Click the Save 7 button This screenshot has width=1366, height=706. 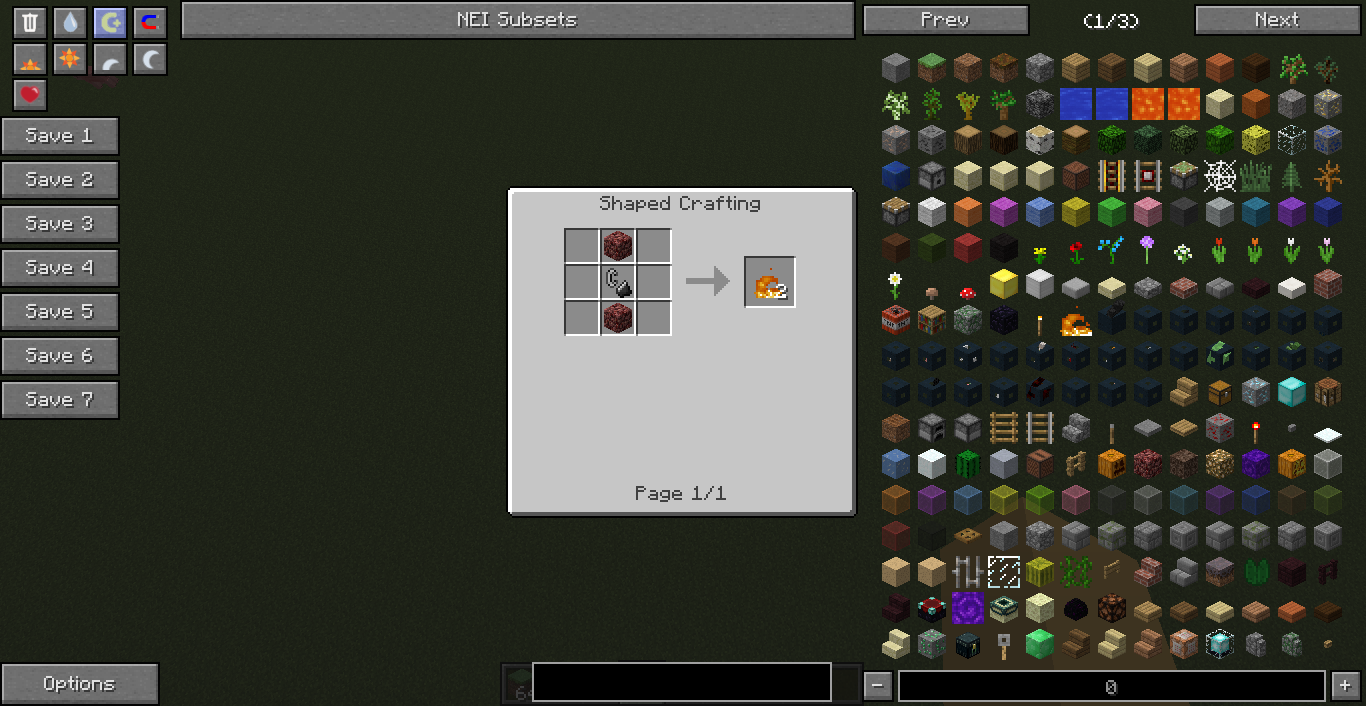[x=60, y=400]
